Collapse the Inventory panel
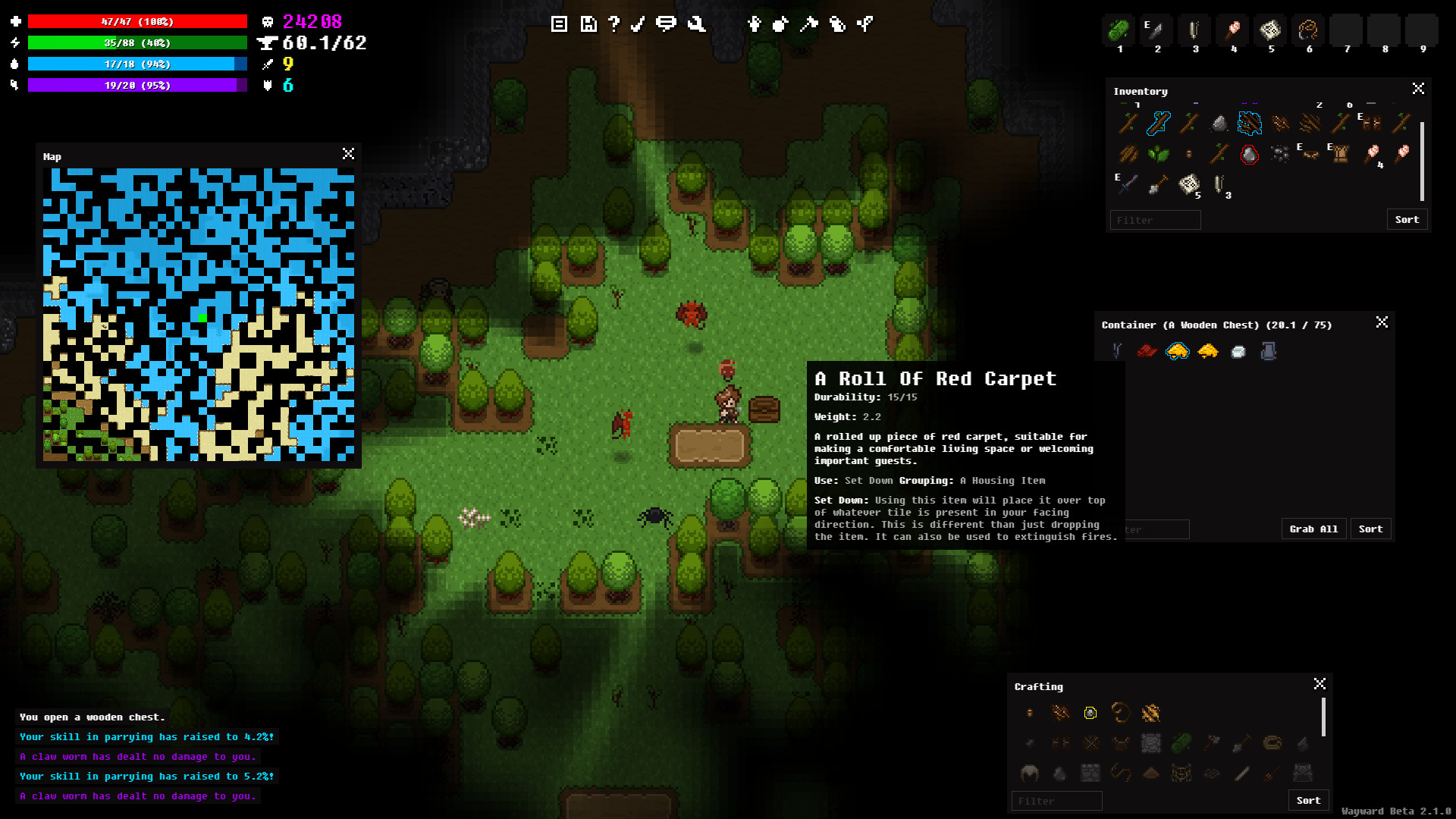Image resolution: width=1456 pixels, height=819 pixels. (1419, 88)
